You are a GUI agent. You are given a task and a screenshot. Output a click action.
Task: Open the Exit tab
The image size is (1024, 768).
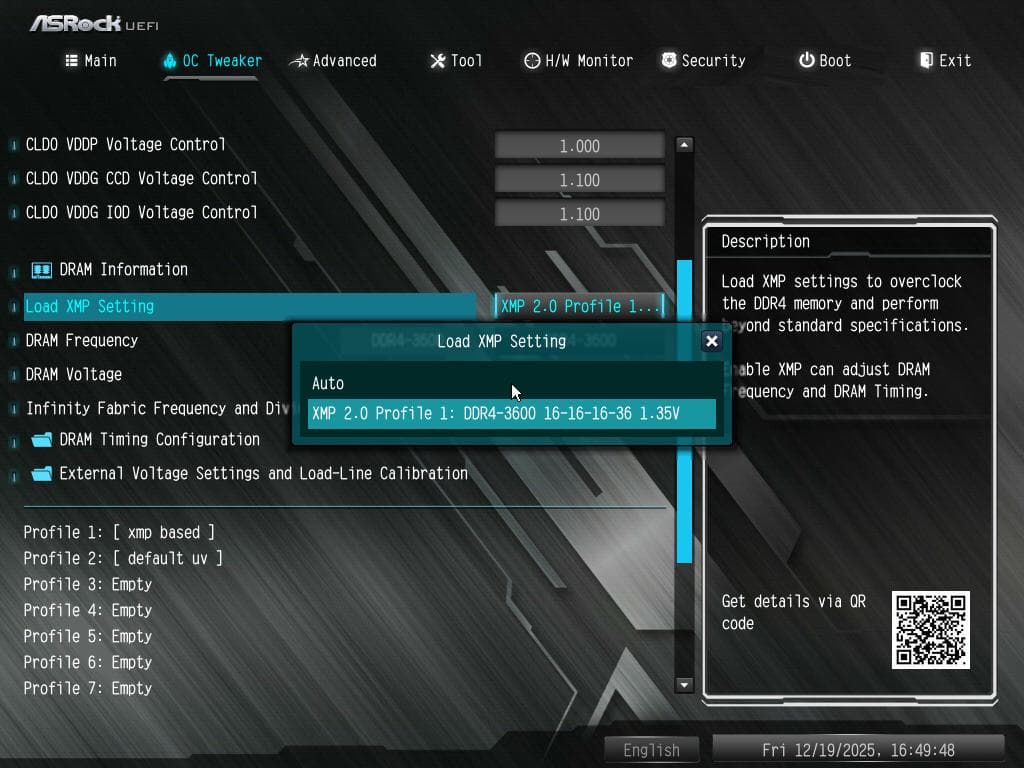(945, 61)
